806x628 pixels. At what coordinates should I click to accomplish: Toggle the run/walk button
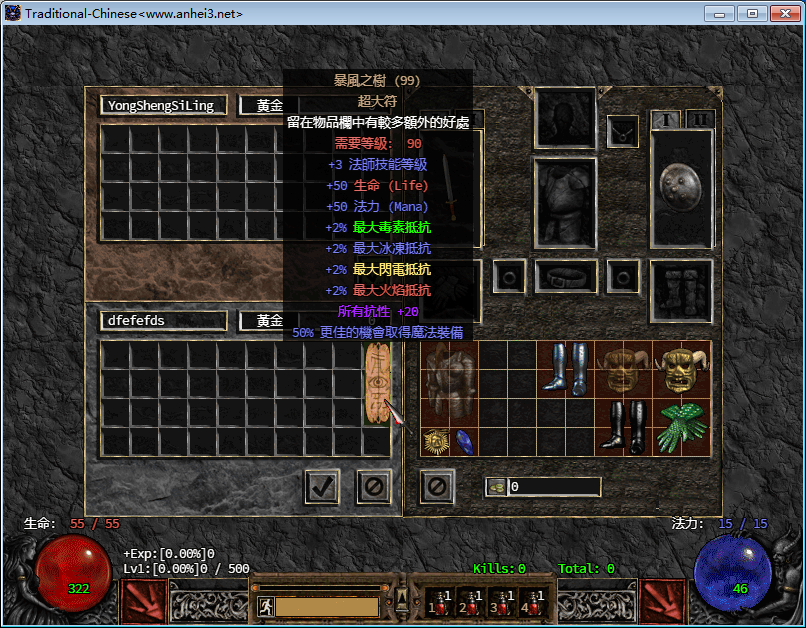[265, 606]
